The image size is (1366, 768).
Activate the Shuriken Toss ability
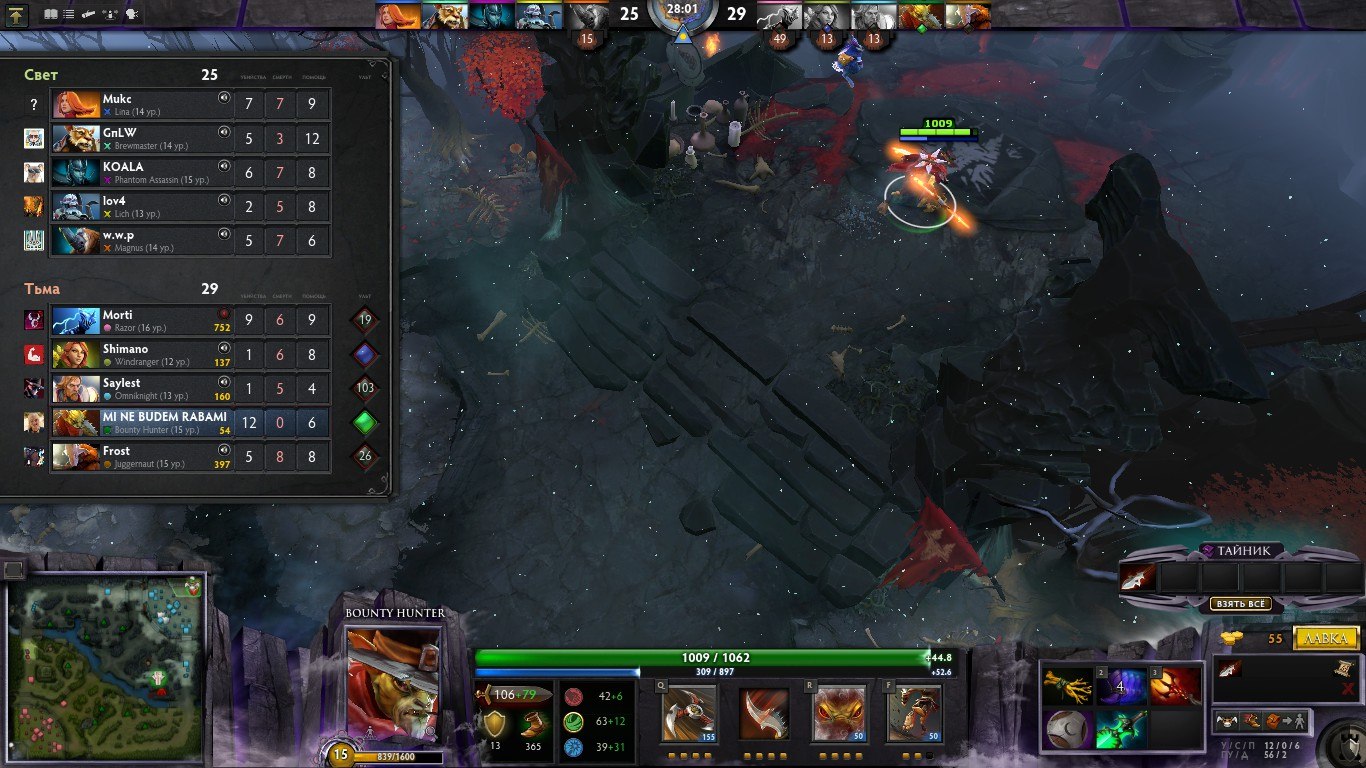[x=688, y=713]
